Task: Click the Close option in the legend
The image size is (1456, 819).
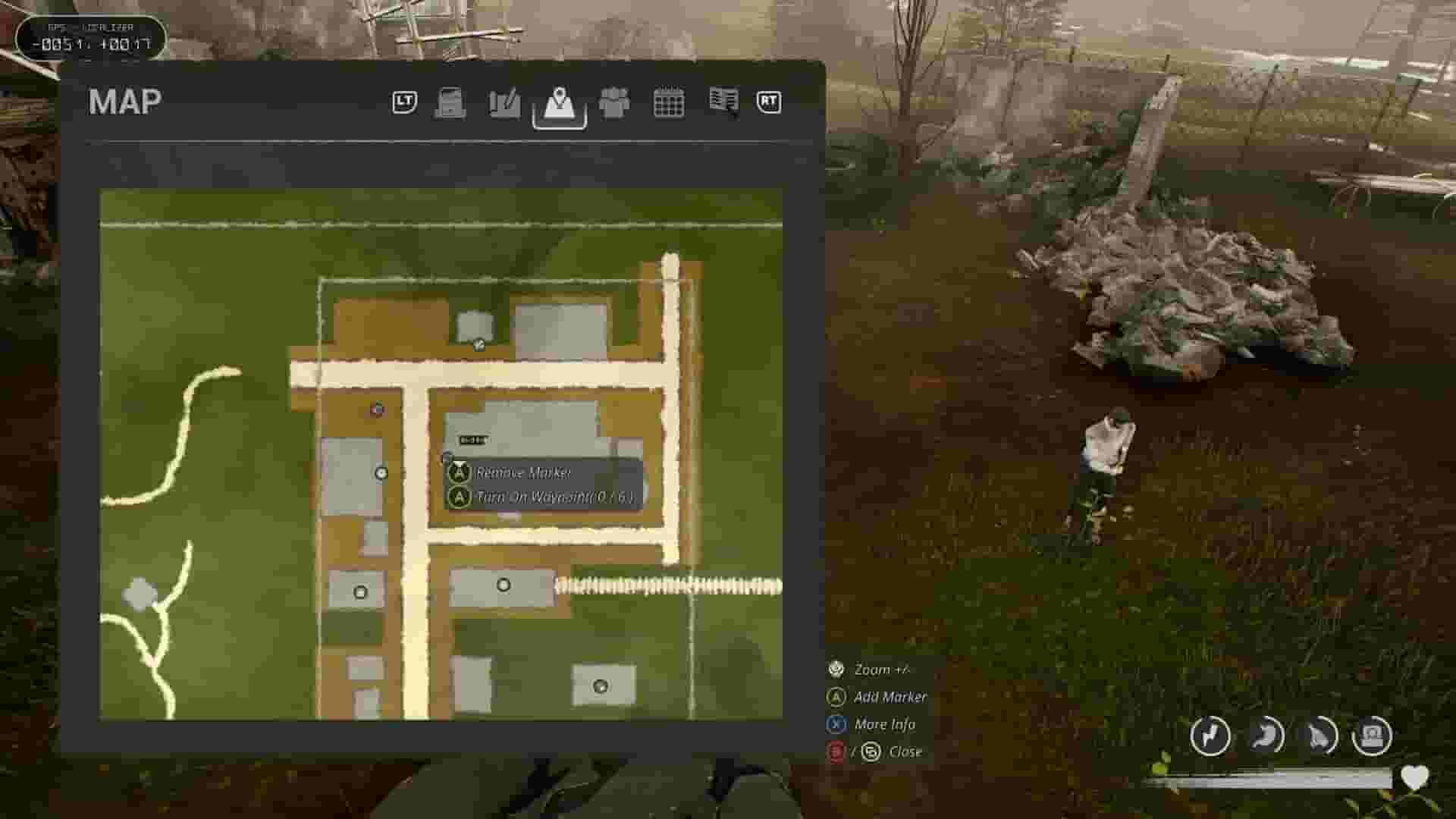Action: coord(907,752)
